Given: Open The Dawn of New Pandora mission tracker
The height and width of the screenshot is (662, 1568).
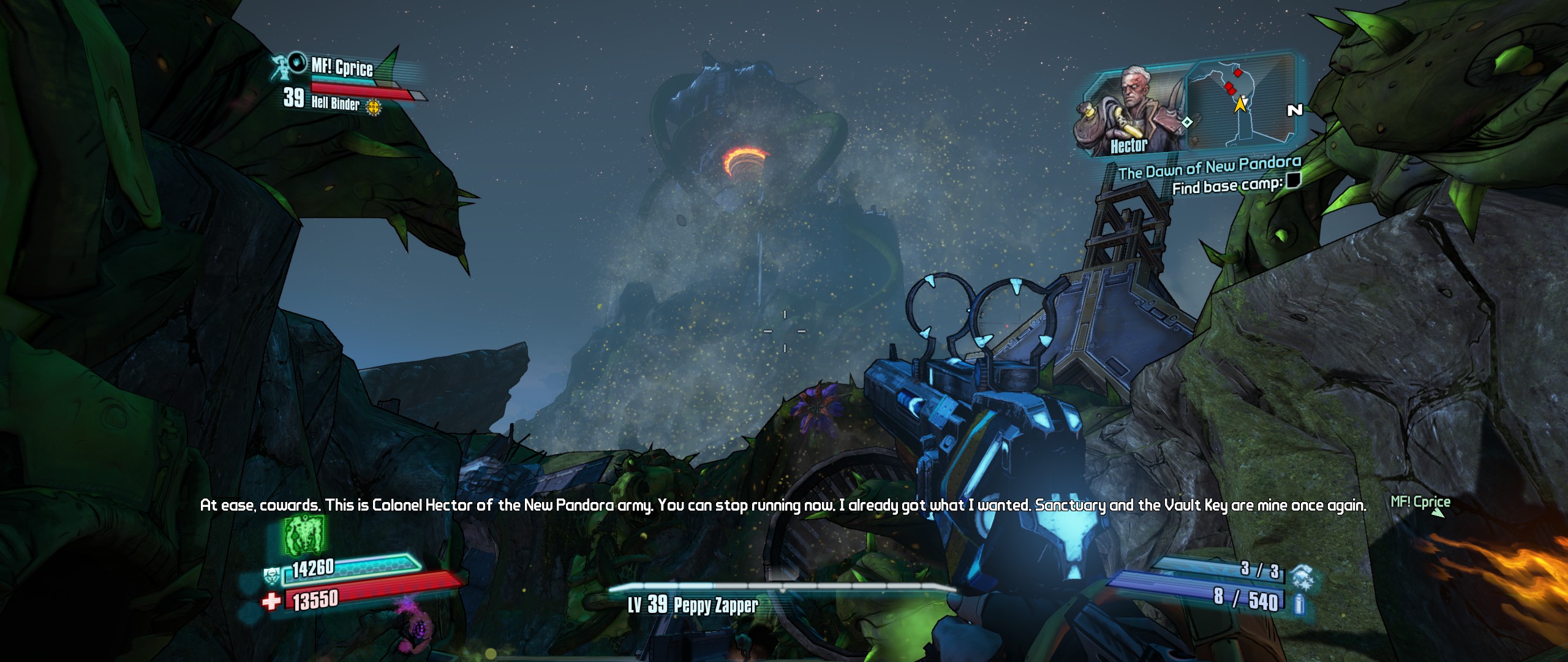Looking at the screenshot, I should point(1209,167).
